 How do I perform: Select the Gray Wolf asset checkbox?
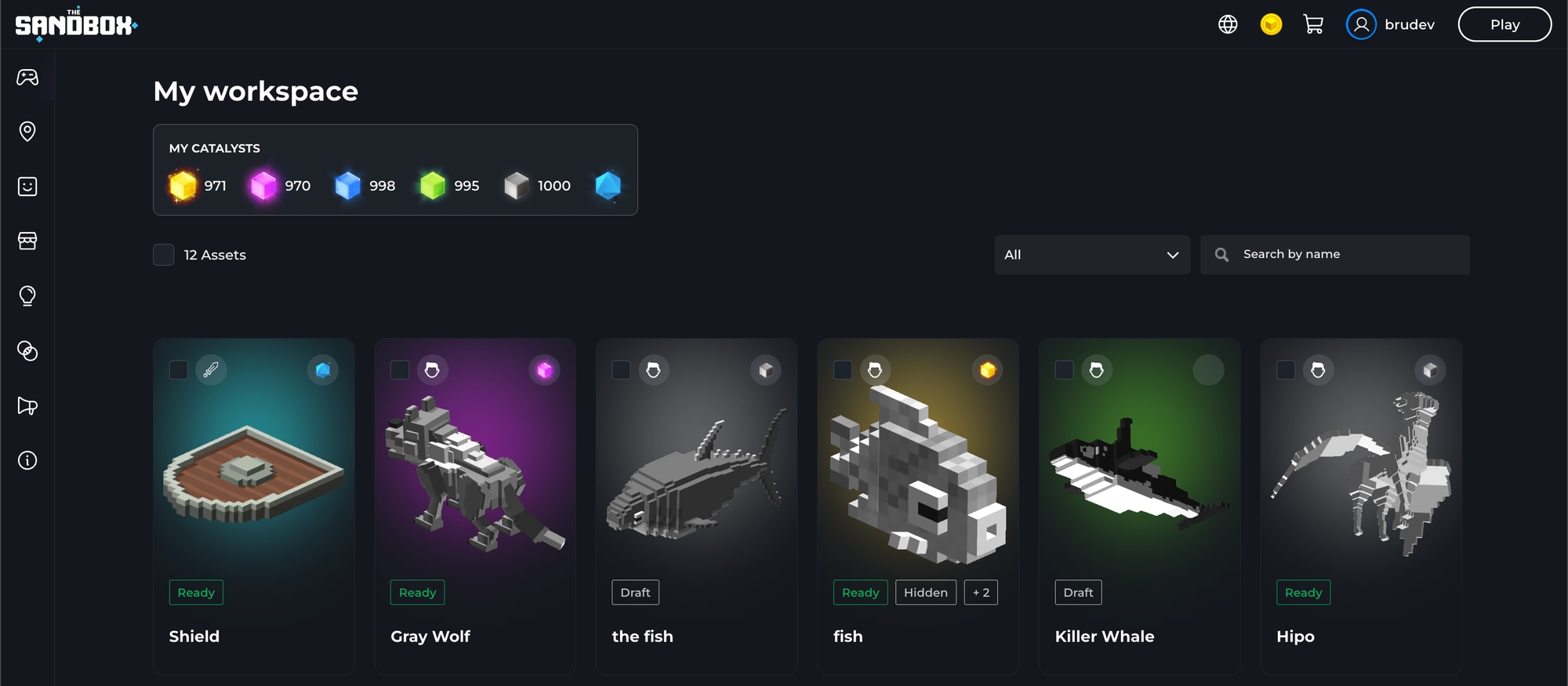tap(400, 370)
